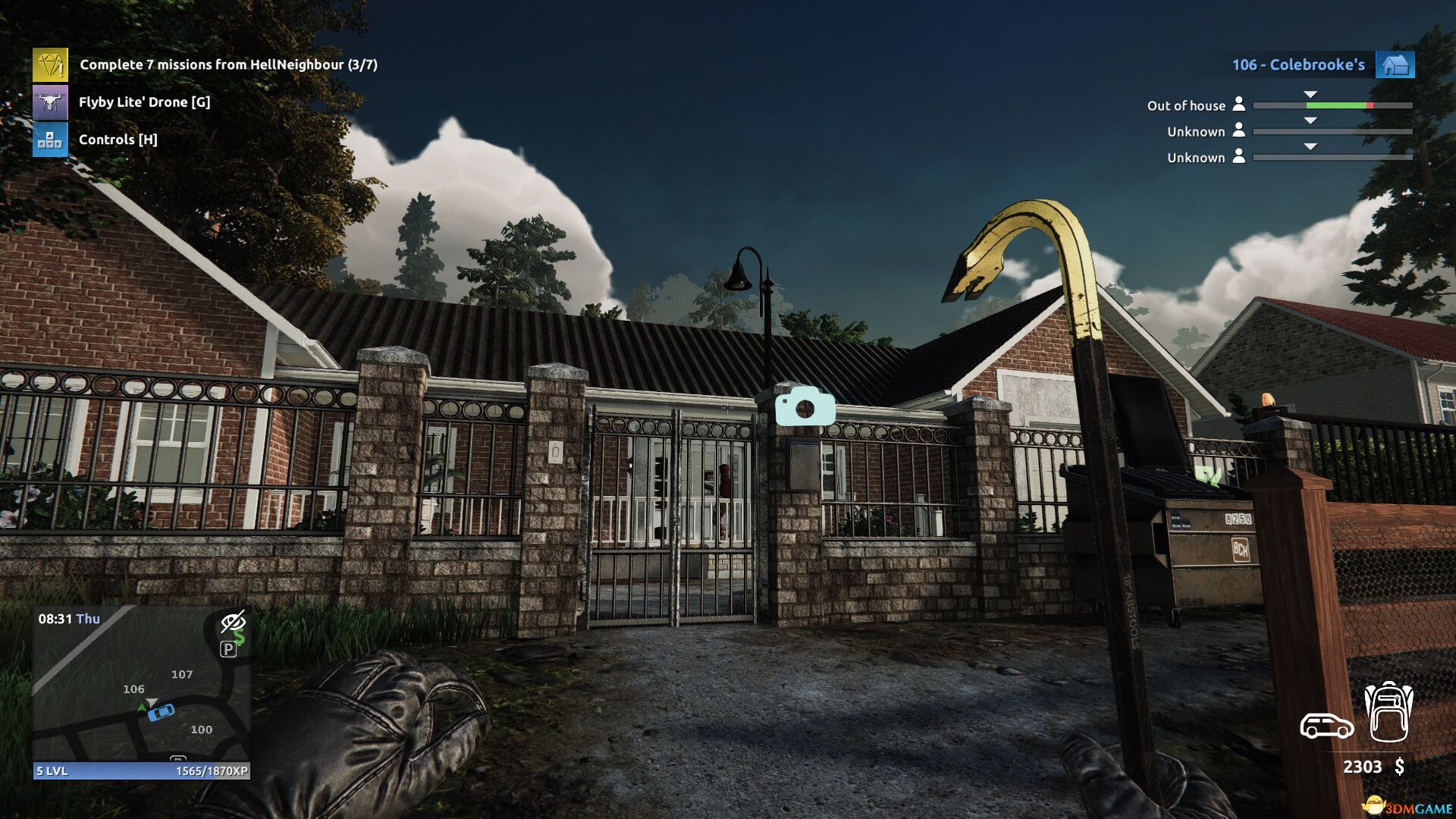Screen dimensions: 1456x819
Task: Select the 106 - Colebrooke's house header
Action: coord(1301,64)
